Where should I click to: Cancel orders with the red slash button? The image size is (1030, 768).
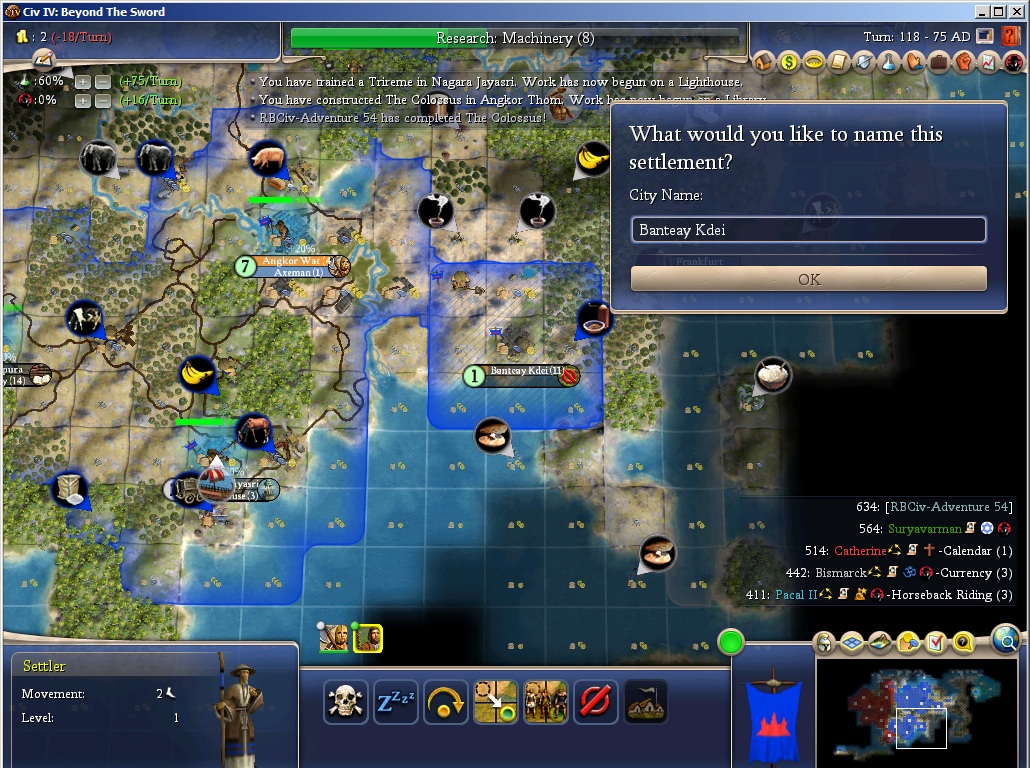595,702
